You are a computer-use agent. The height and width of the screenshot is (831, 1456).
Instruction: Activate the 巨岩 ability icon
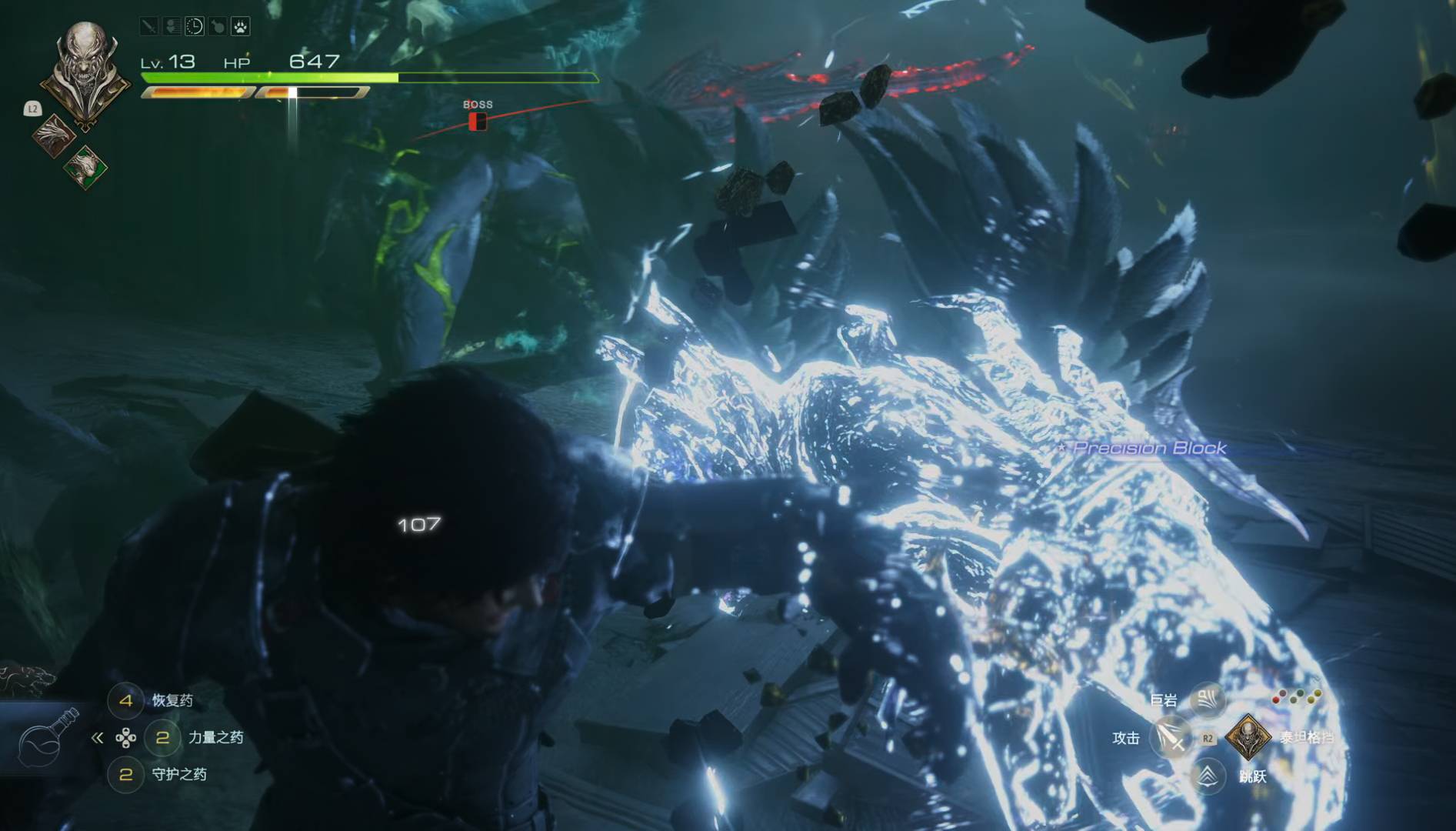(x=1208, y=699)
